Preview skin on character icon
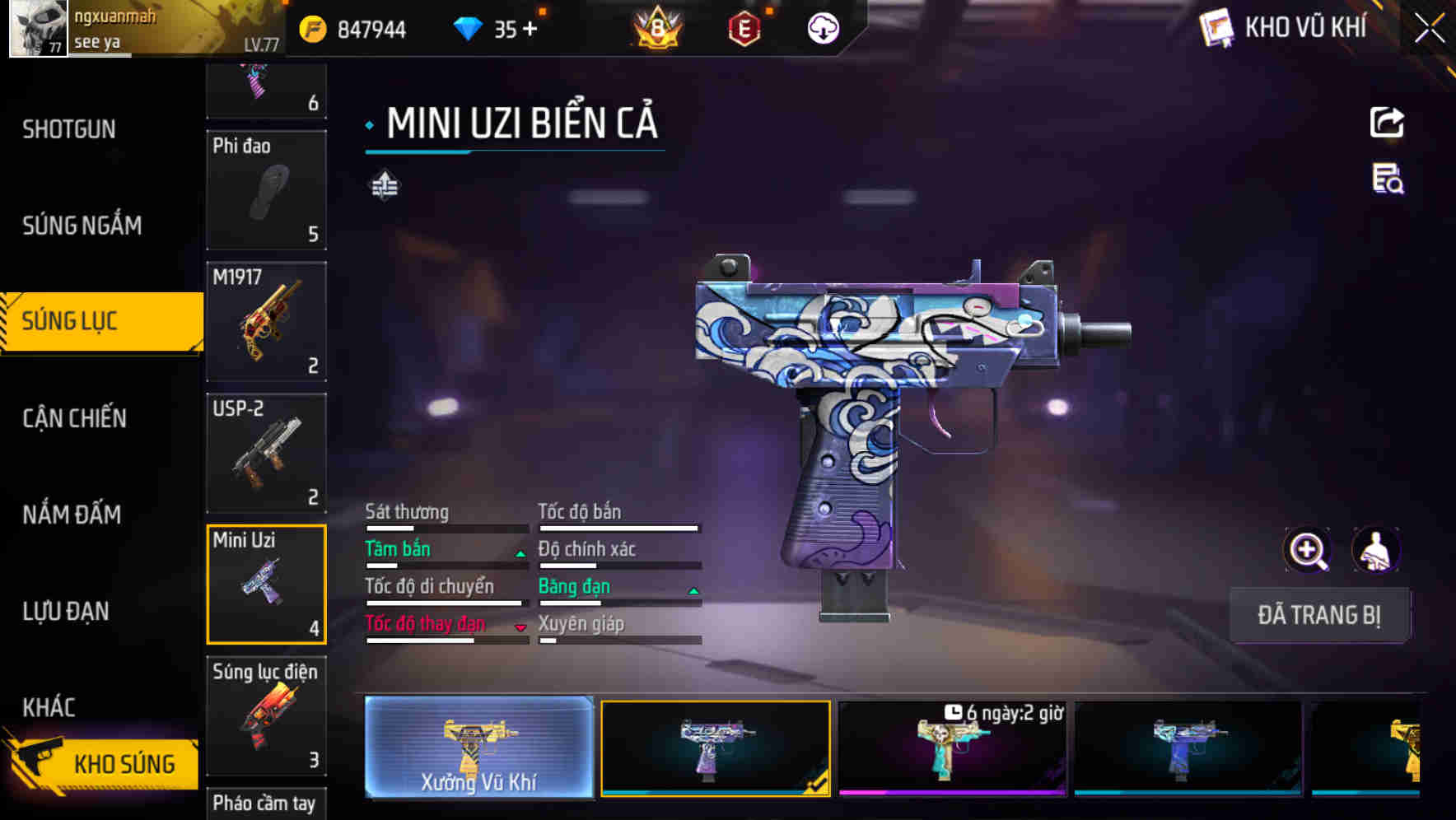 pos(1375,550)
